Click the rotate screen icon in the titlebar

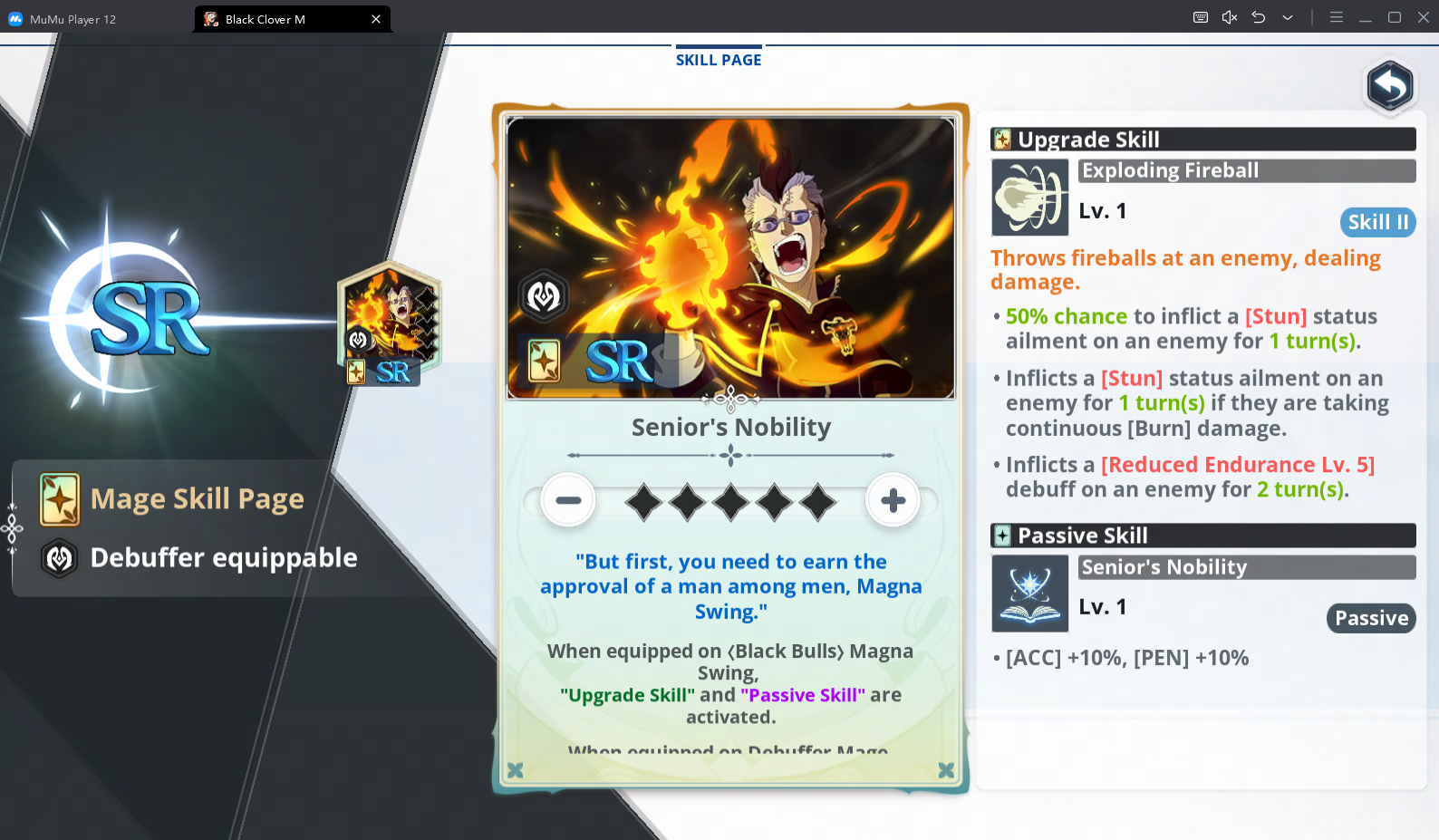[1258, 17]
